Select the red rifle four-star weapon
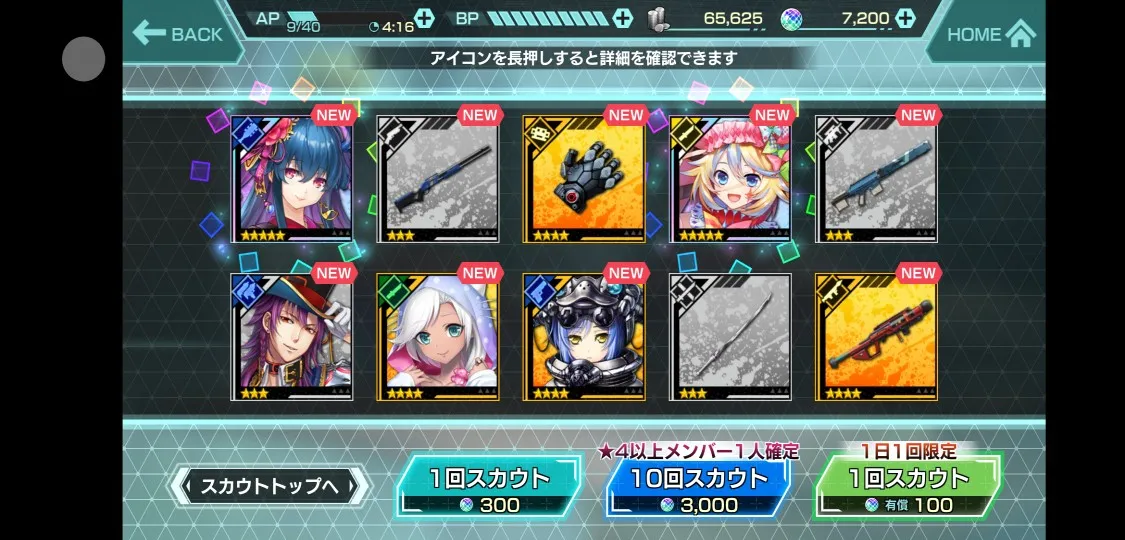 [876, 337]
